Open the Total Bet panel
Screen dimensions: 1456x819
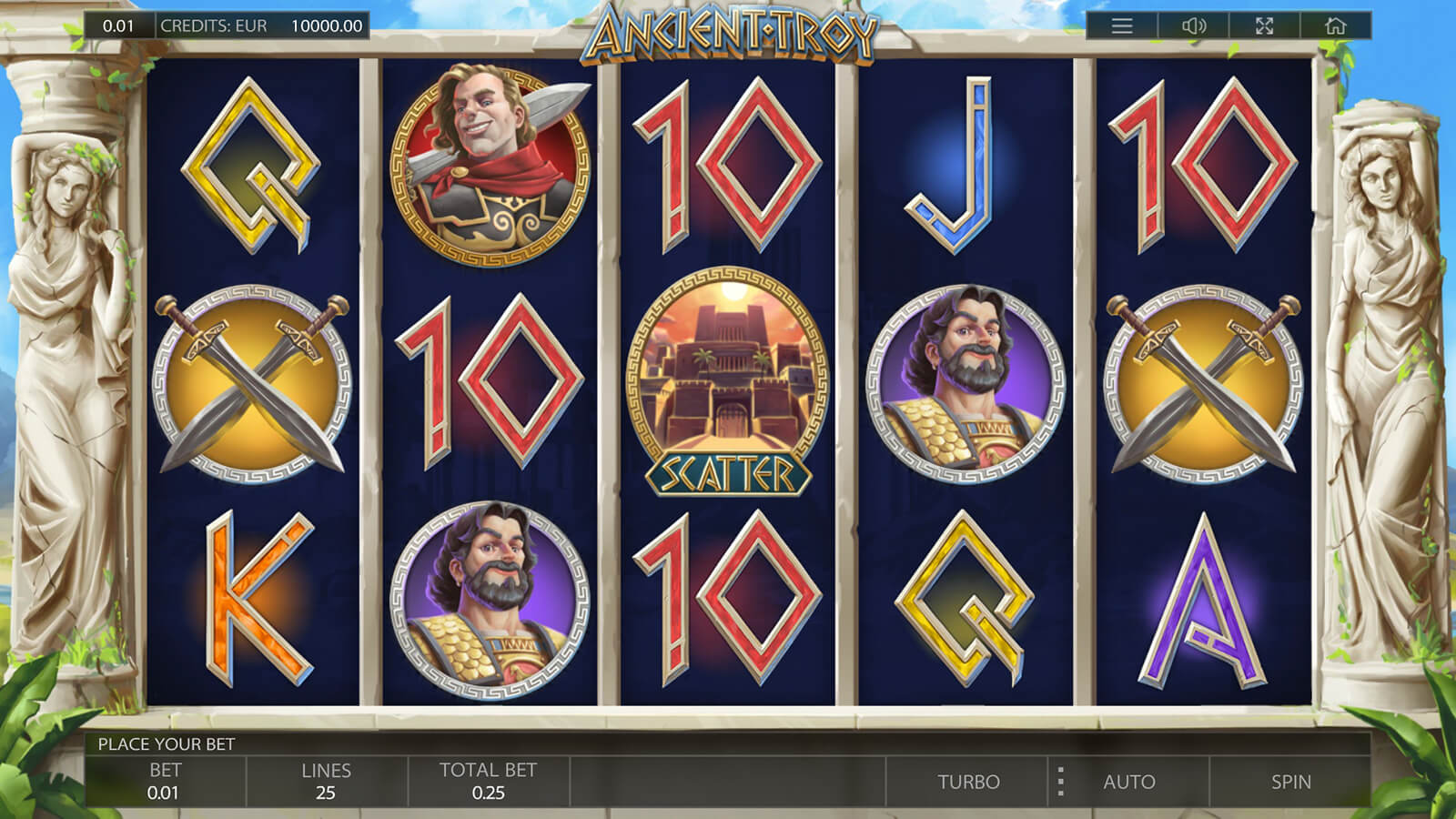(x=488, y=782)
